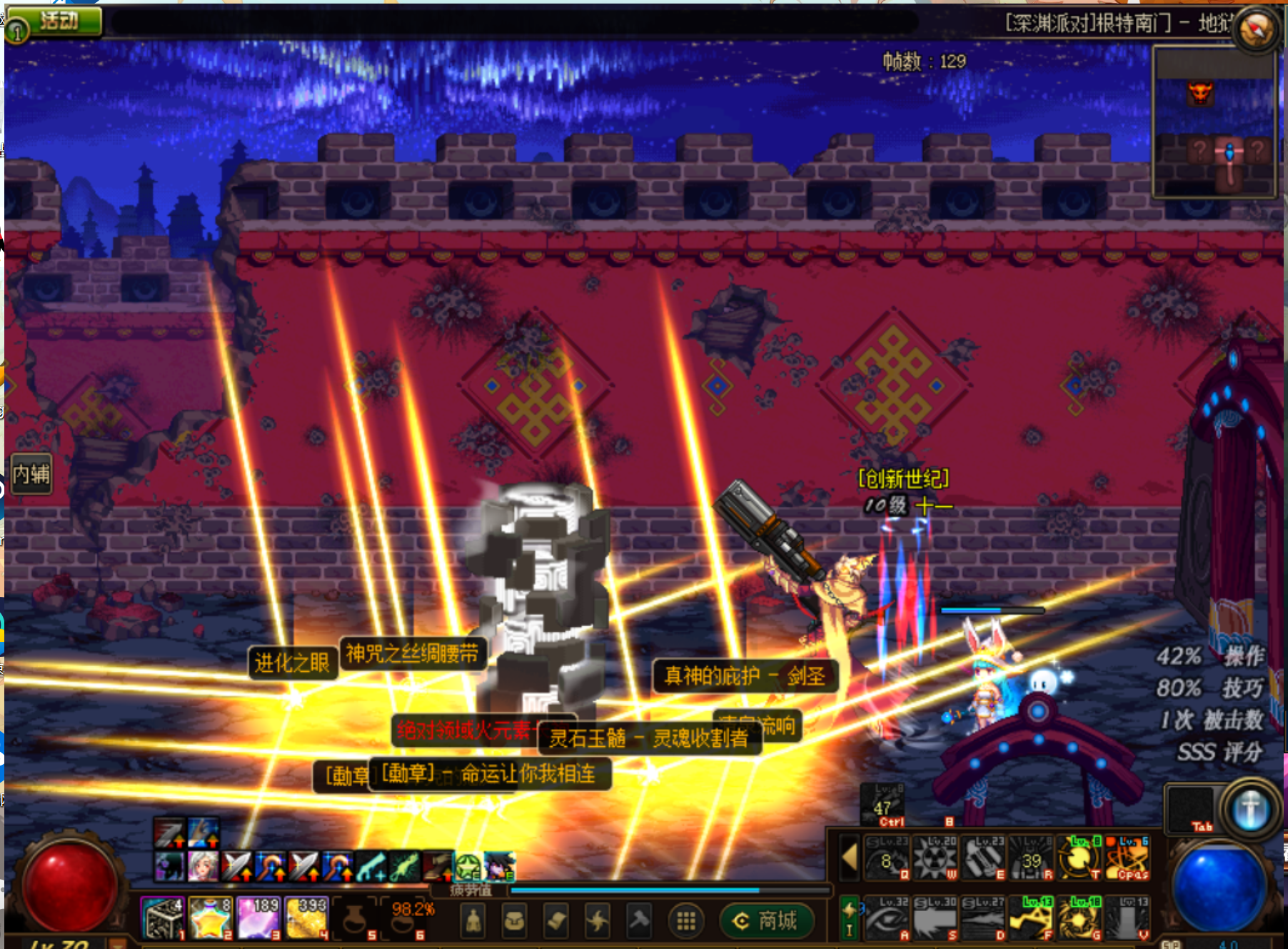Use the star potion in slot 2
Image resolution: width=1288 pixels, height=949 pixels.
pyautogui.click(x=210, y=918)
